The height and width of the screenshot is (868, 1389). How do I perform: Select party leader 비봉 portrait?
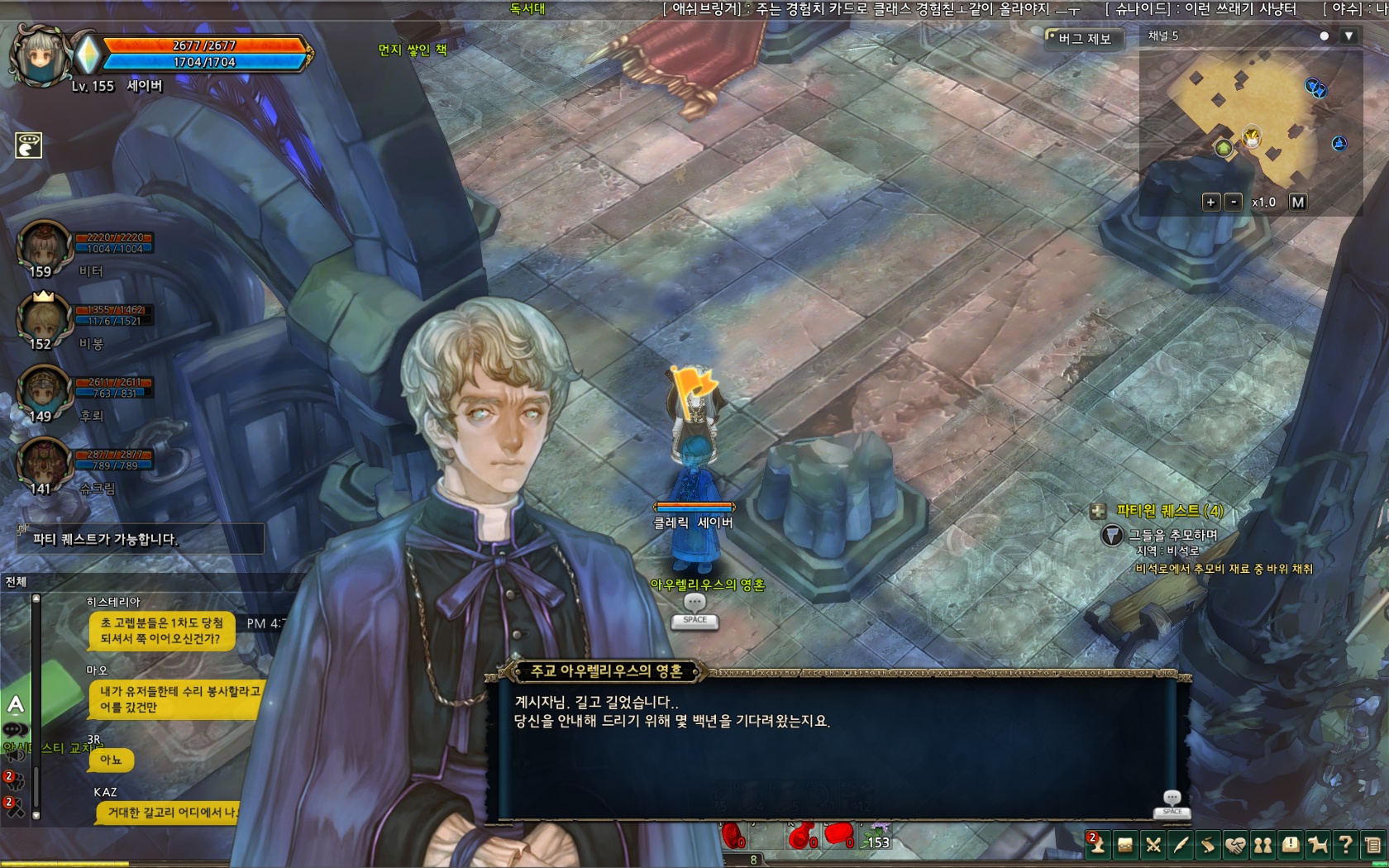tap(43, 321)
